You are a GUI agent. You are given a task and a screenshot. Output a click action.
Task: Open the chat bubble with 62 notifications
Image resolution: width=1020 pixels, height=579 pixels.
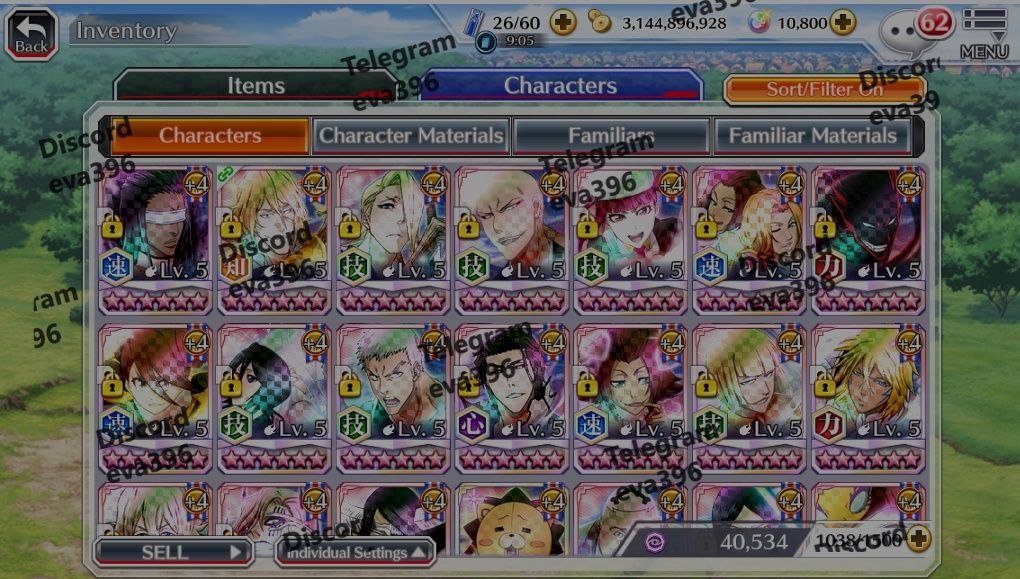point(912,32)
